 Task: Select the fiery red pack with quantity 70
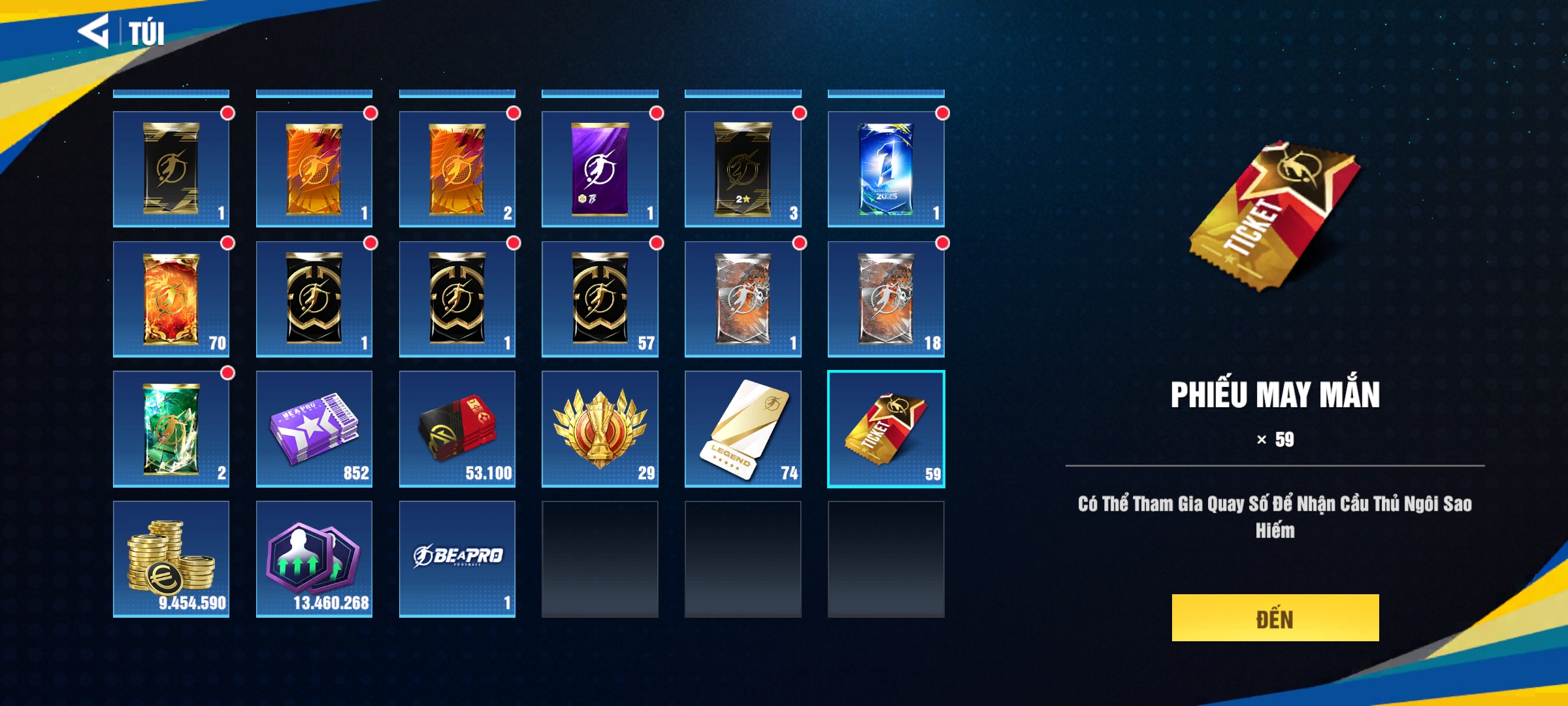(171, 299)
